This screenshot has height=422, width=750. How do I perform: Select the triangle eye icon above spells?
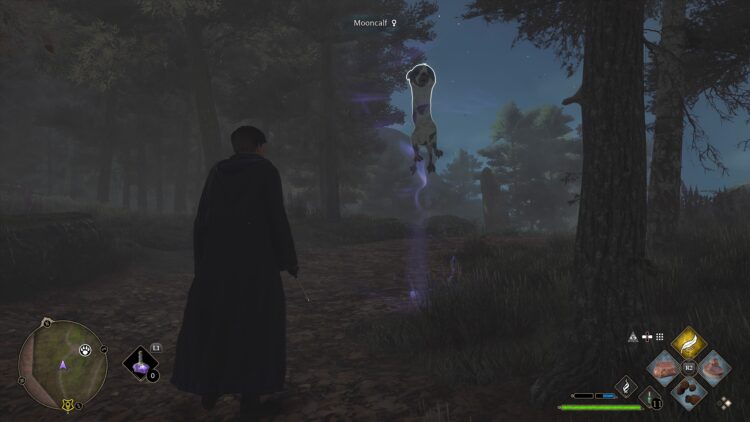pos(633,337)
